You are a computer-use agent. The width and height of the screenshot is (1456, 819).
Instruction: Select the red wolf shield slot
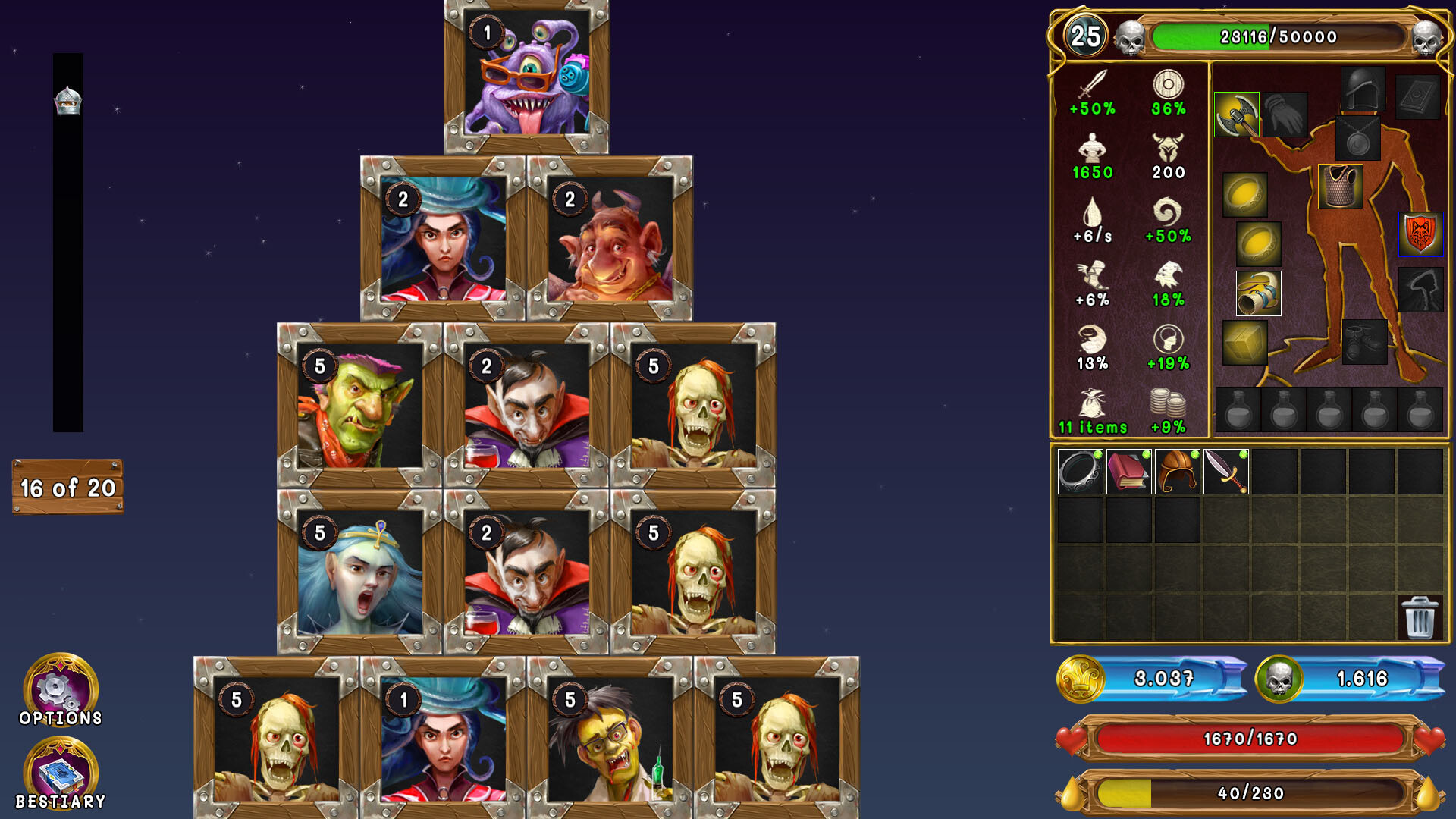coord(1420,234)
